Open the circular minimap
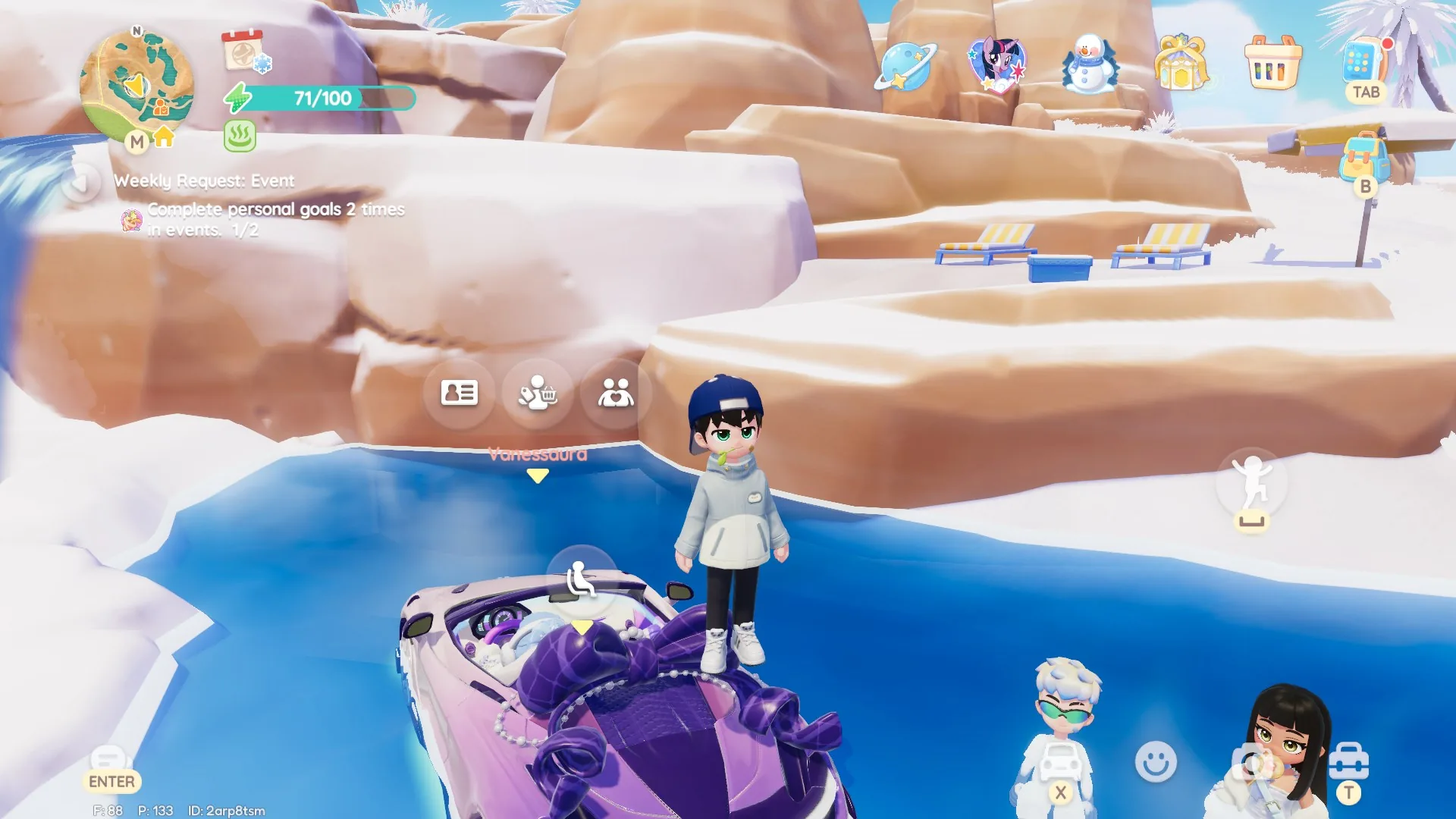This screenshot has height=819, width=1456. coord(136,85)
